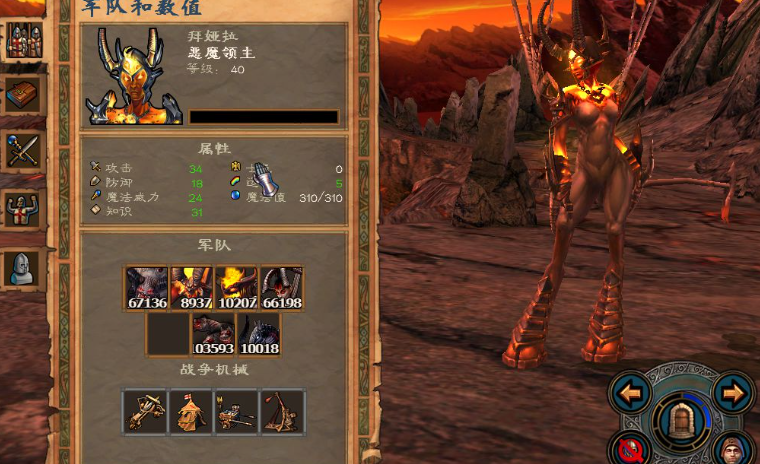Click the demon lord hero portrait
760x464 pixels.
coord(134,77)
